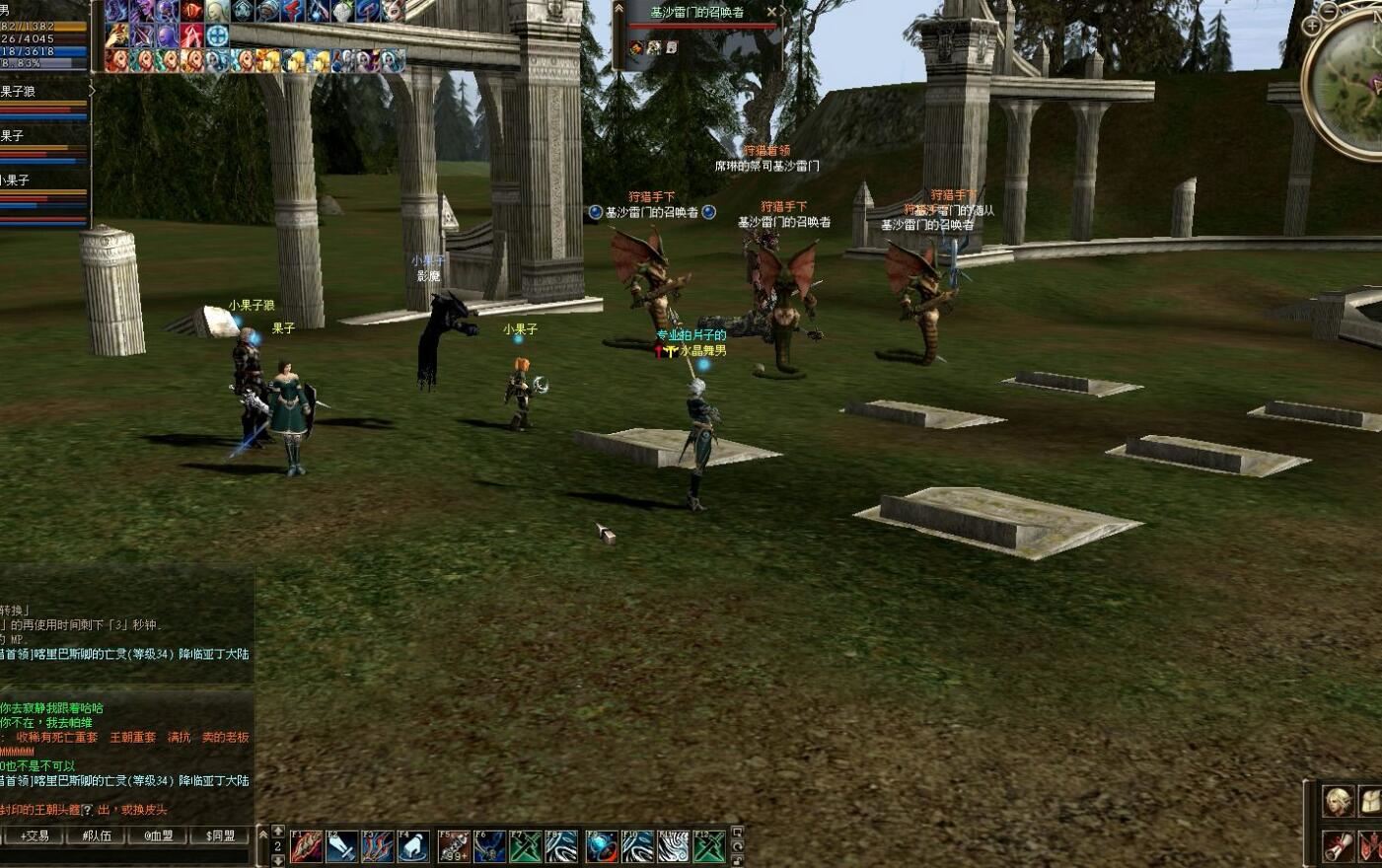1382x868 pixels.
Task: Select party member 果子 frame
Action: point(43,144)
